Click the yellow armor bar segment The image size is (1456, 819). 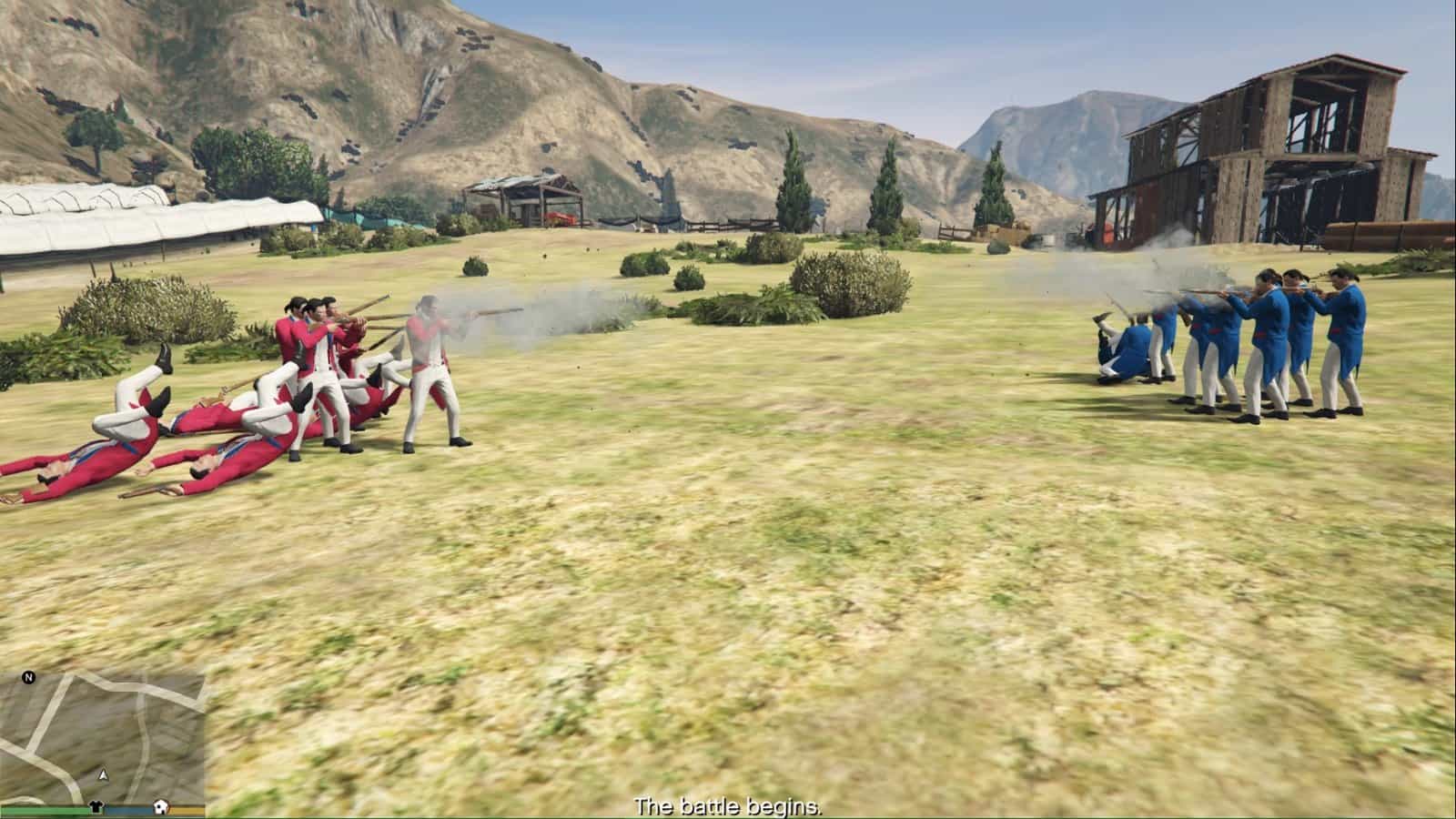(x=187, y=810)
